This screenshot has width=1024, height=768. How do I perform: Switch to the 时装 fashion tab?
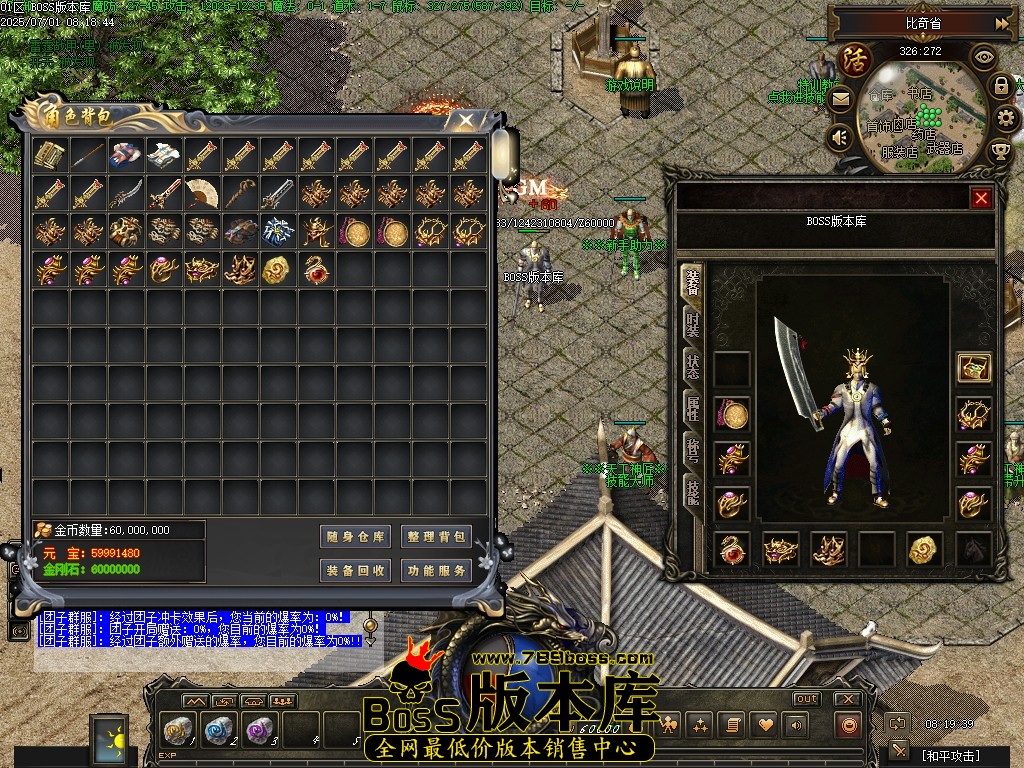coord(692,324)
